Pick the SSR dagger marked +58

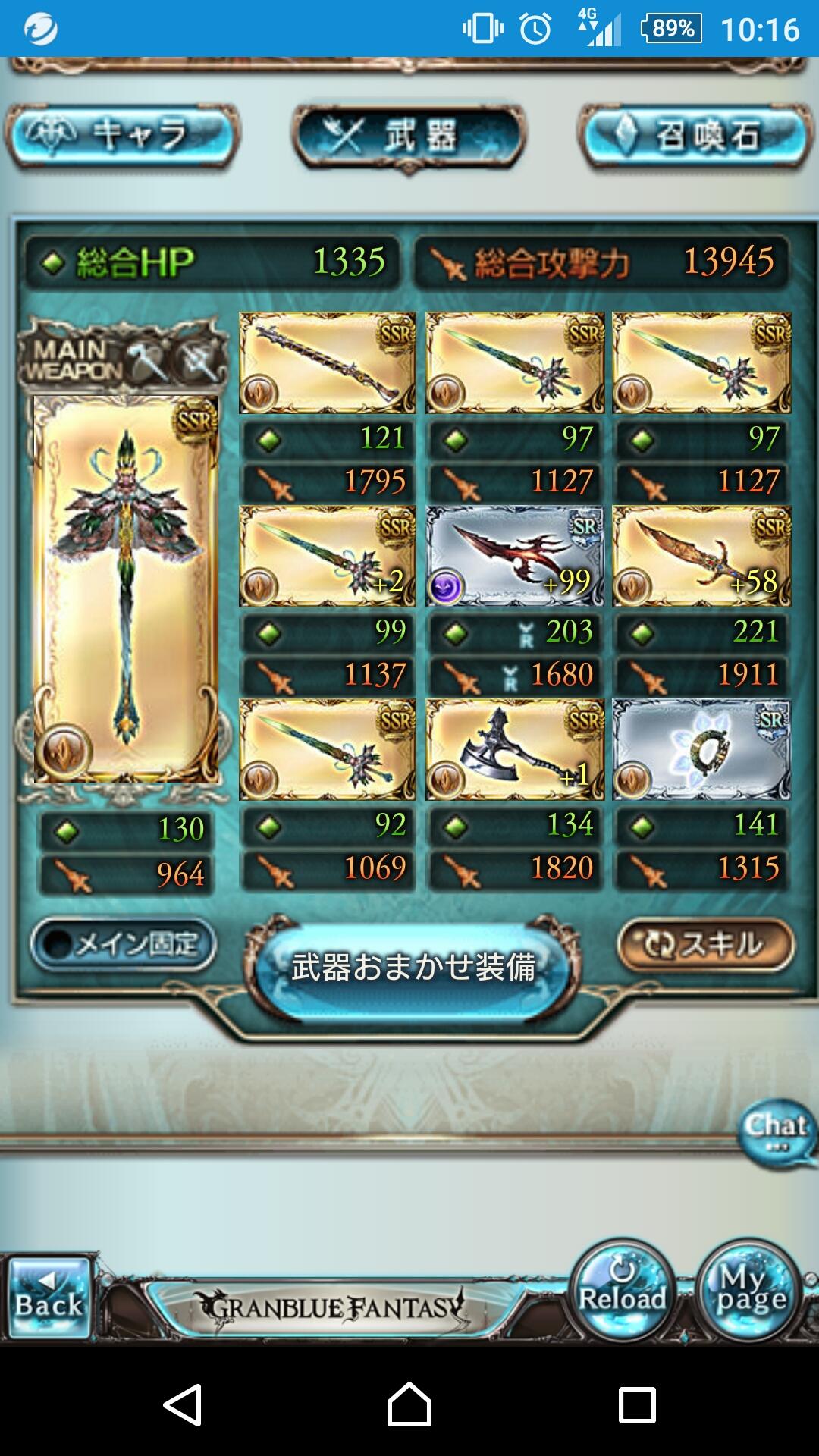pyautogui.click(x=701, y=557)
